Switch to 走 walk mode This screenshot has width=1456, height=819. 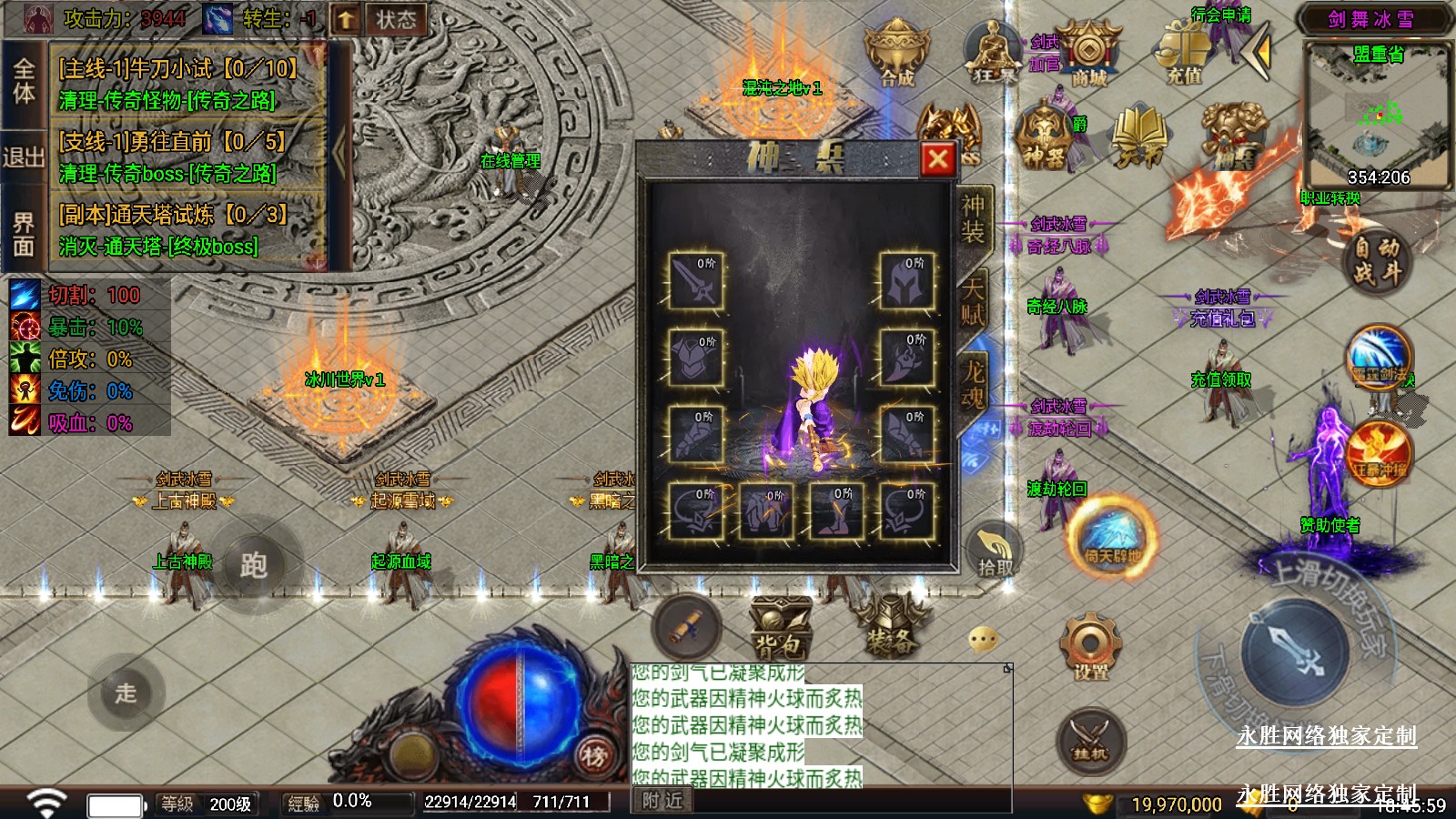[x=126, y=693]
